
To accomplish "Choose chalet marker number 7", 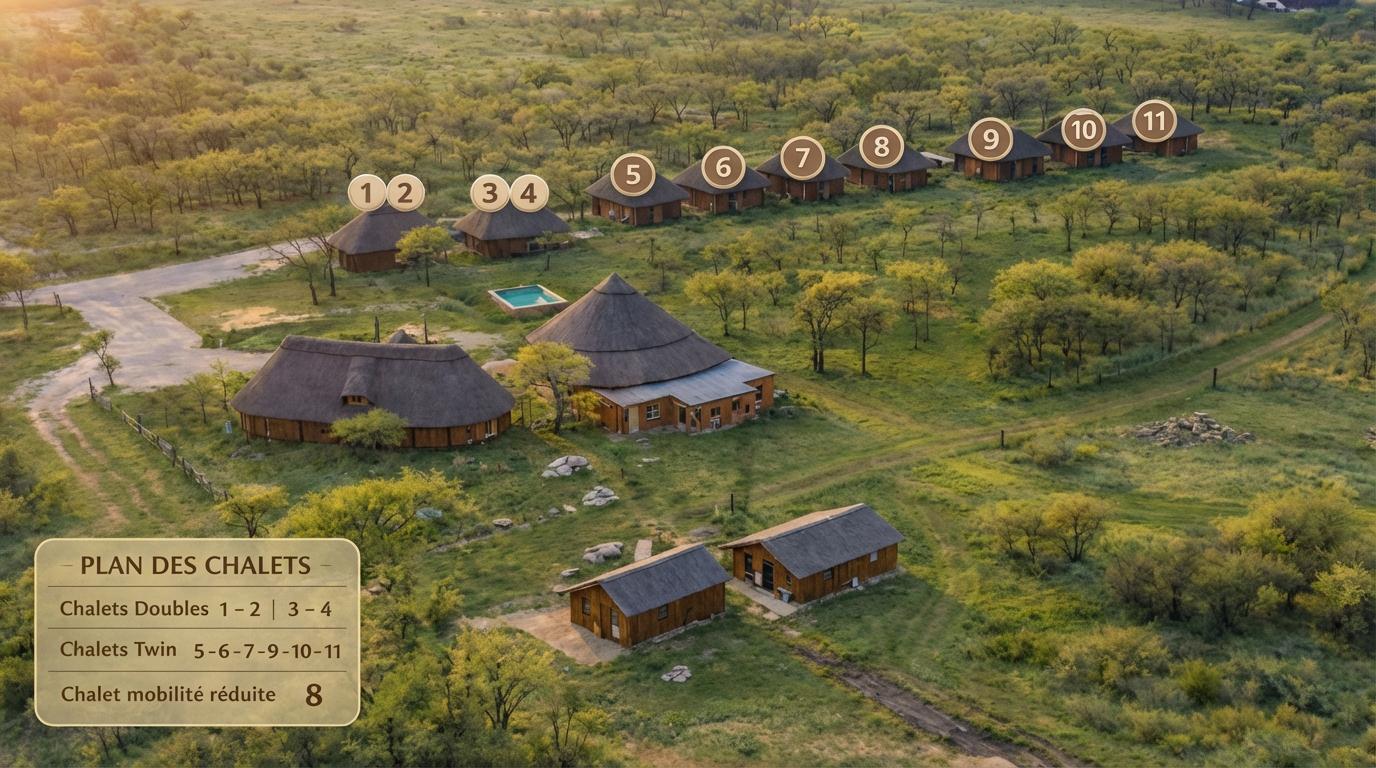I will point(802,158).
